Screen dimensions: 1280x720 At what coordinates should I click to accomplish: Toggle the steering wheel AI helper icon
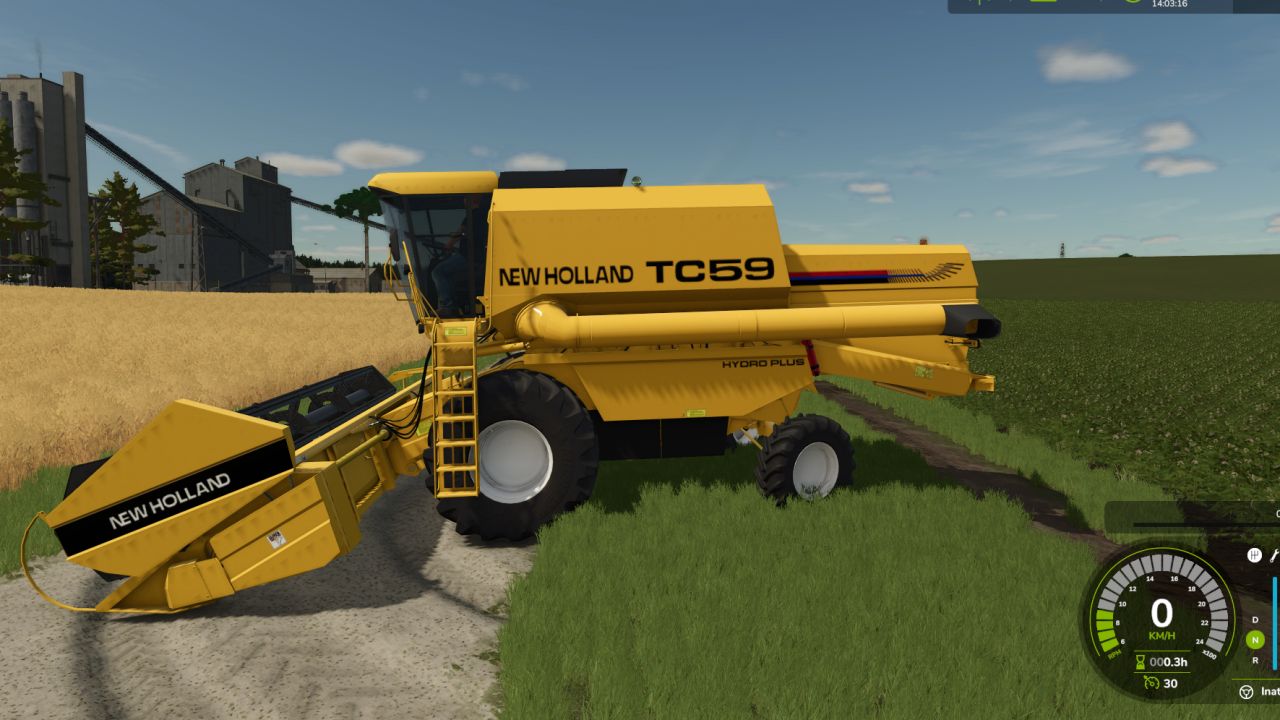pos(1246,691)
